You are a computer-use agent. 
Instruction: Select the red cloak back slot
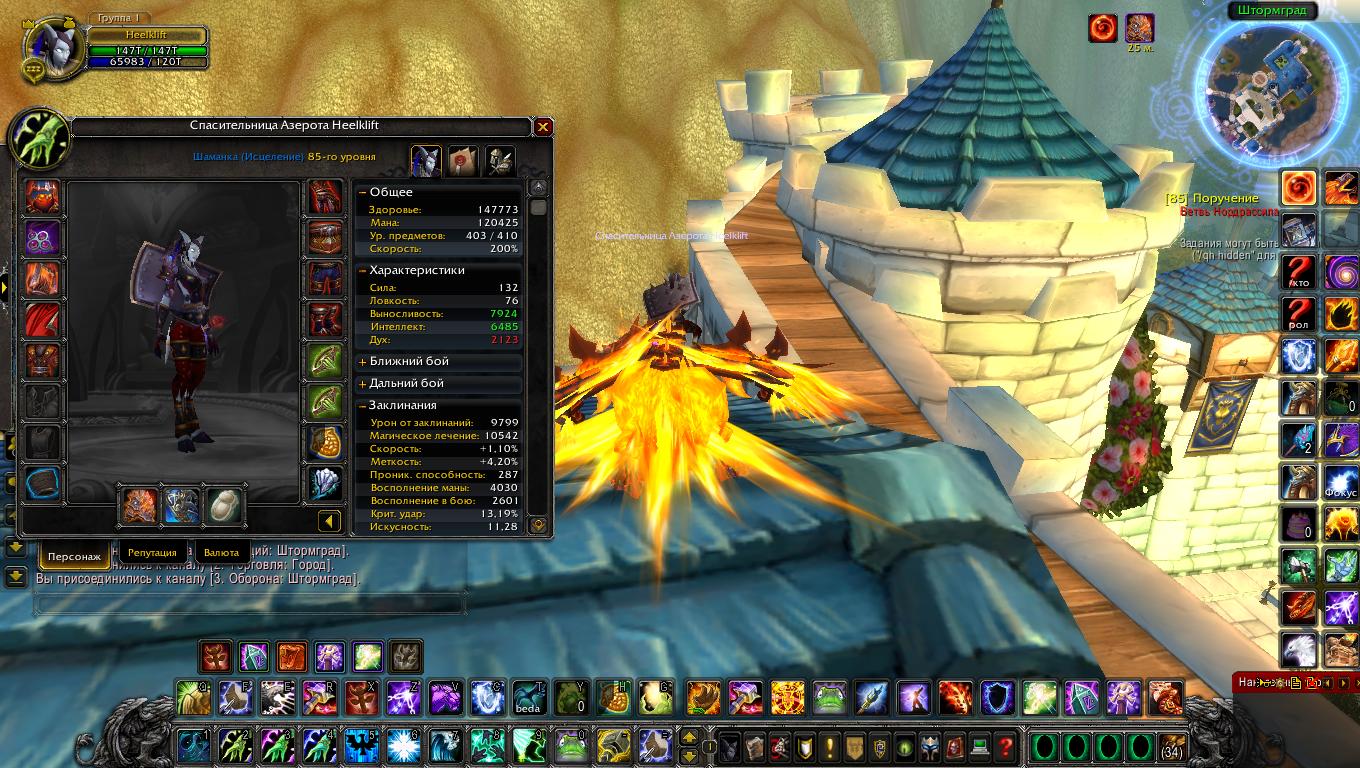[43, 320]
